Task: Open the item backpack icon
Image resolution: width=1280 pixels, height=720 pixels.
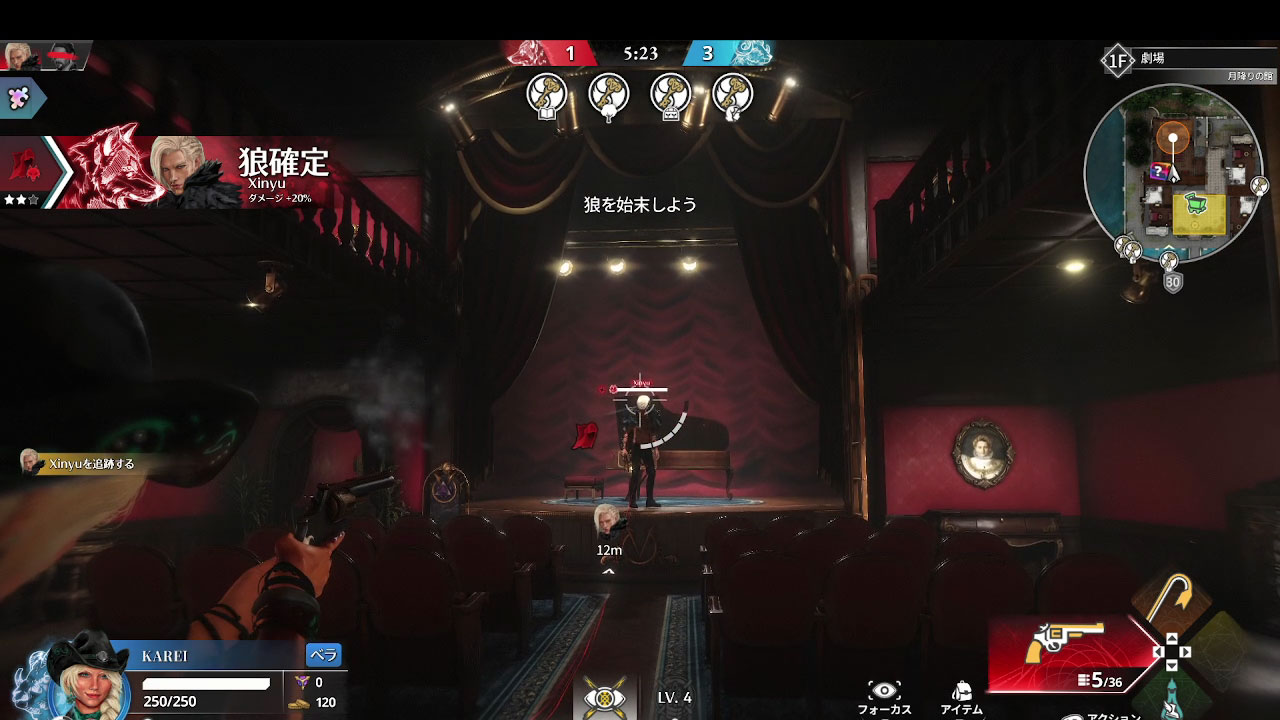Action: pyautogui.click(x=962, y=690)
